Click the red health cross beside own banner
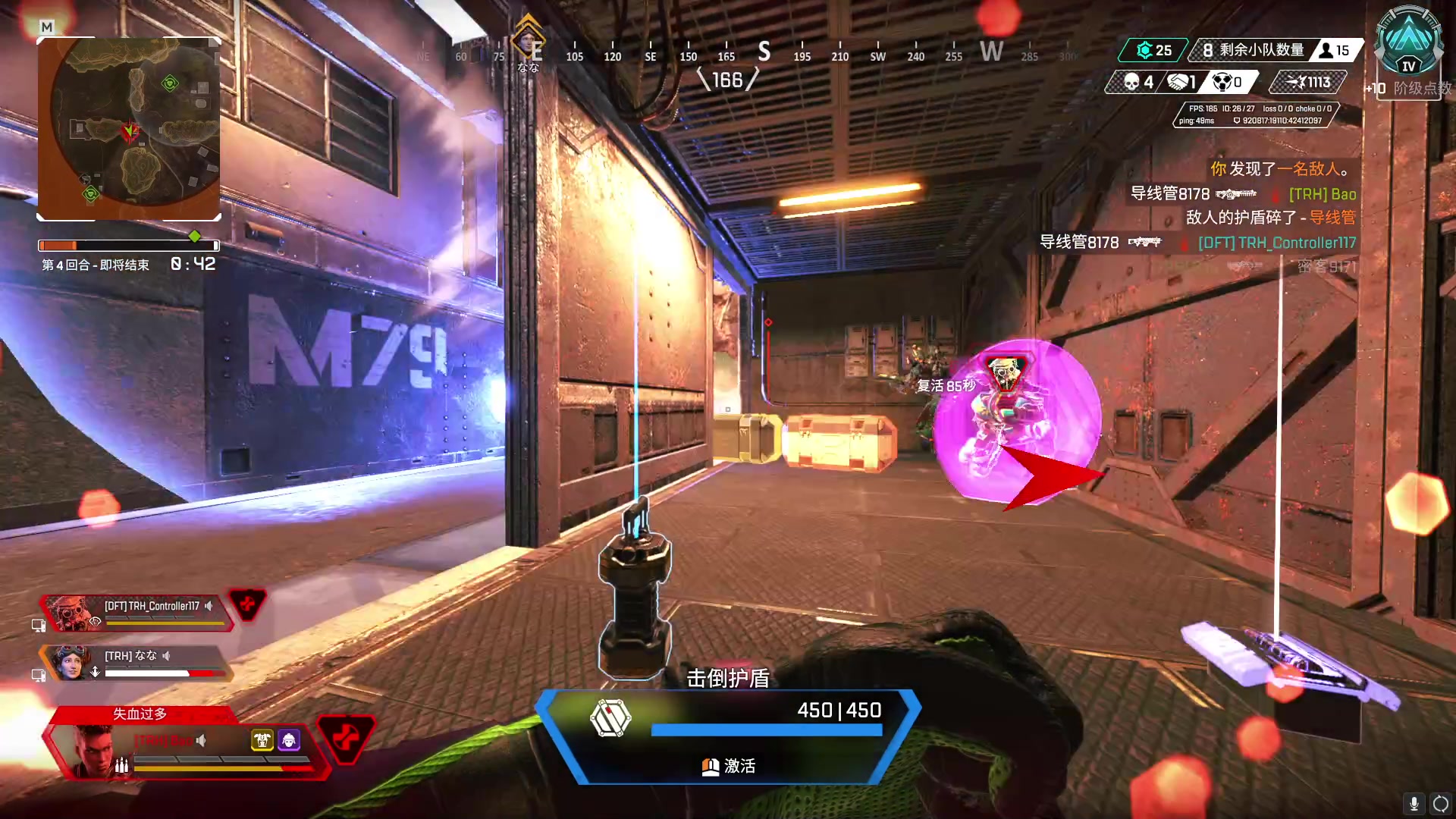Image resolution: width=1456 pixels, height=819 pixels. point(346,737)
